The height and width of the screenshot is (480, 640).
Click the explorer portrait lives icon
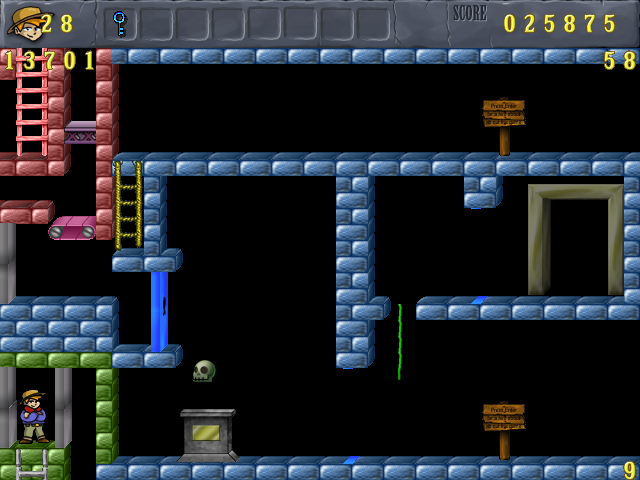point(23,22)
